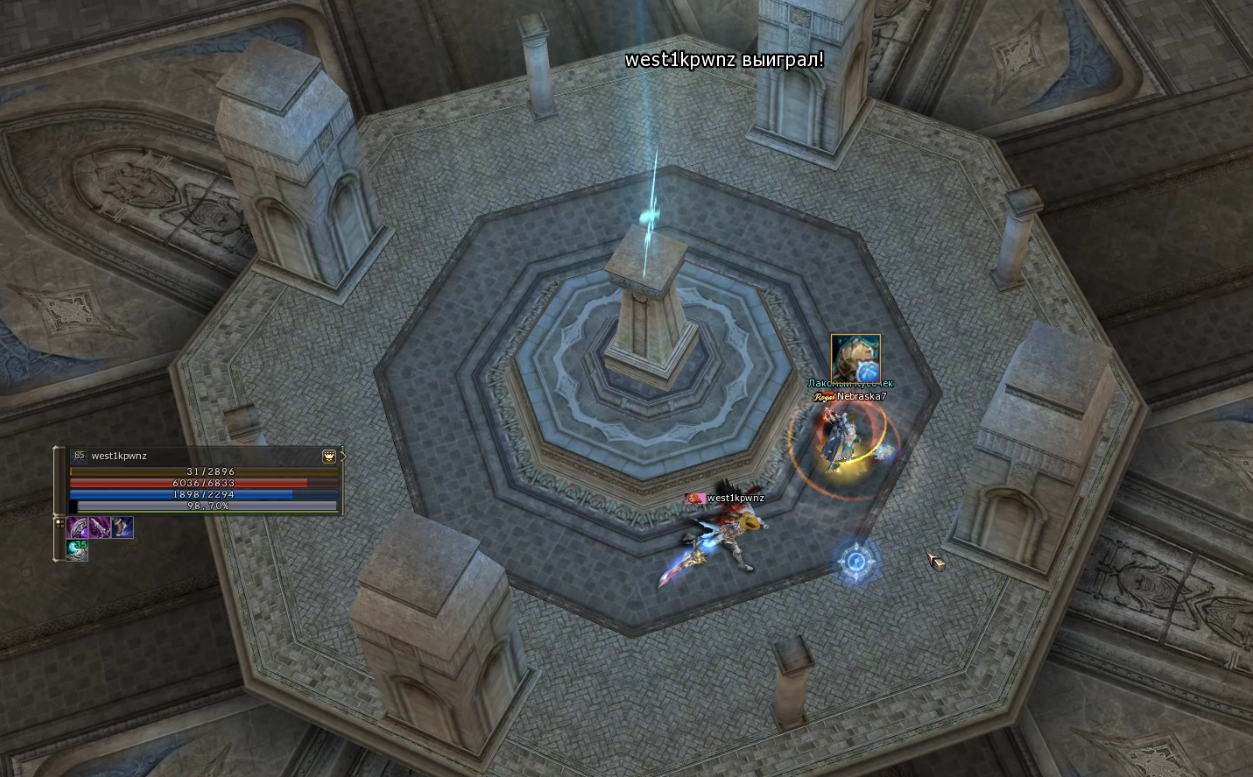Image resolution: width=1253 pixels, height=777 pixels.
Task: Select the purple shield buff icon
Action: [x=78, y=528]
